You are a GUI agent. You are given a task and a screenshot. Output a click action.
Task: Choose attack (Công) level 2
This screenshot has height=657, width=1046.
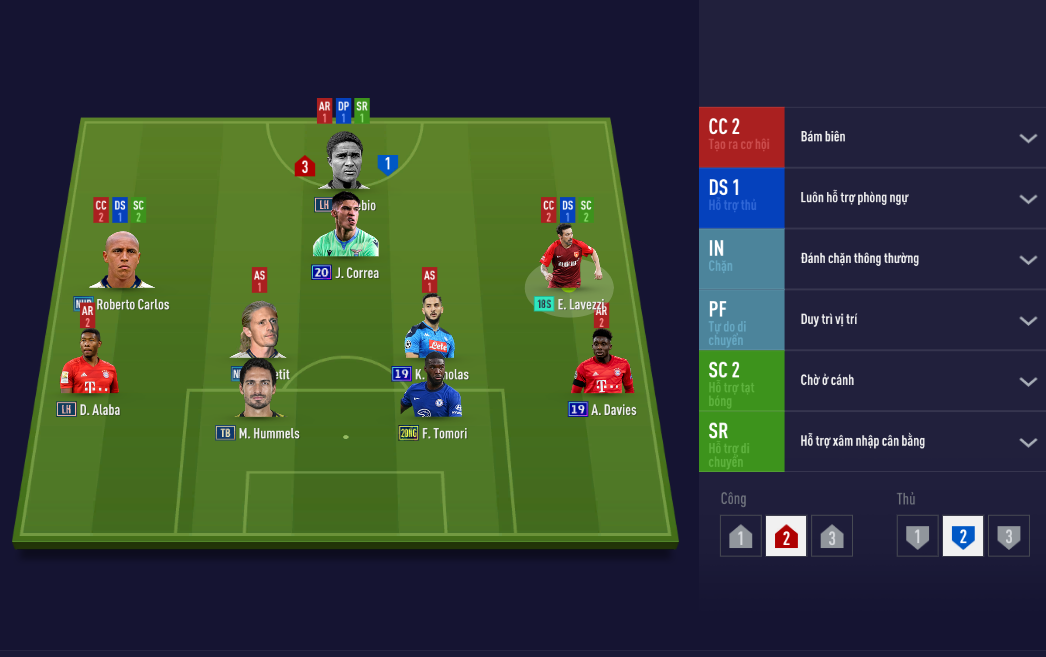pyautogui.click(x=786, y=537)
